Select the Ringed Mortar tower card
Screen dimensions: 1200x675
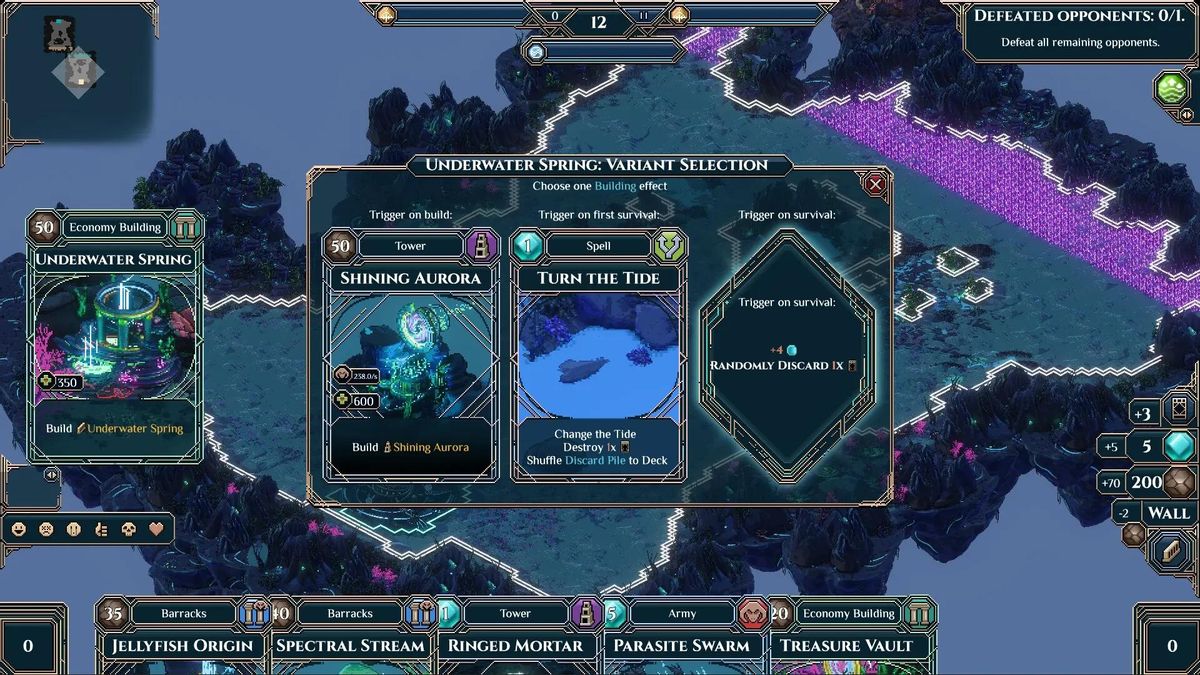515,645
